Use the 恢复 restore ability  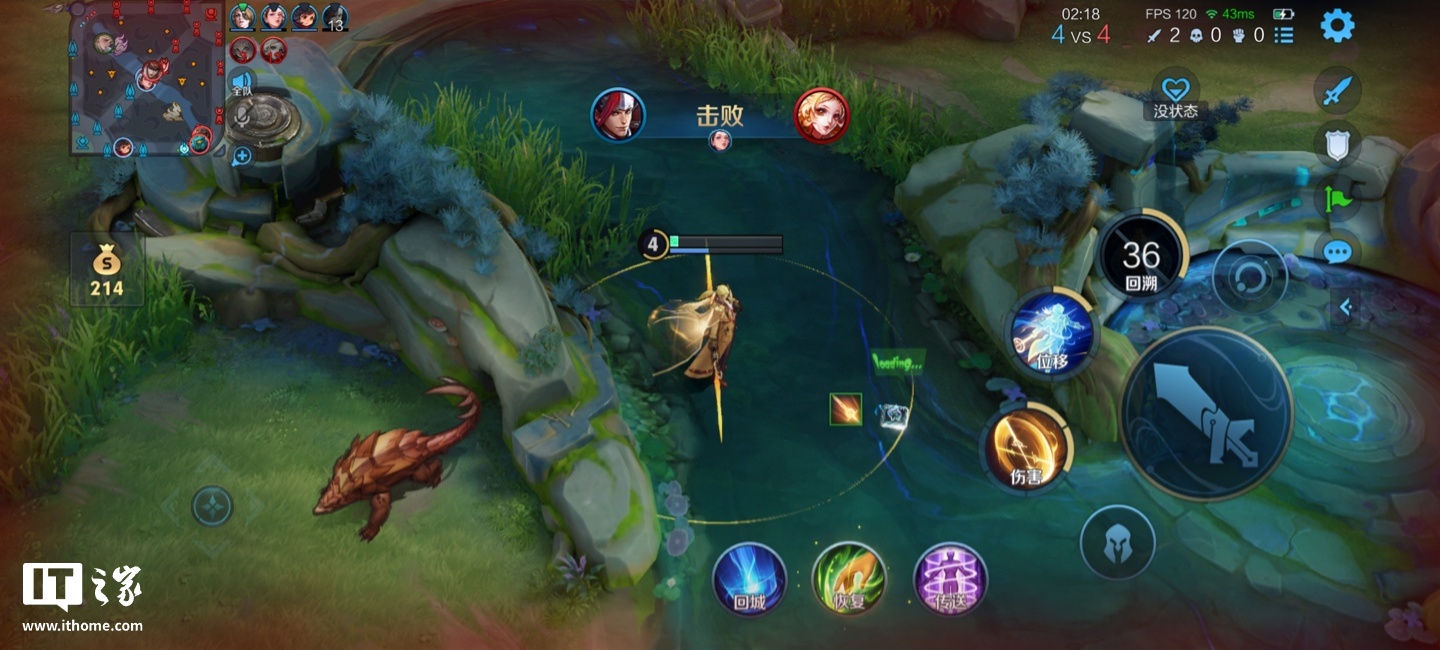pos(849,579)
